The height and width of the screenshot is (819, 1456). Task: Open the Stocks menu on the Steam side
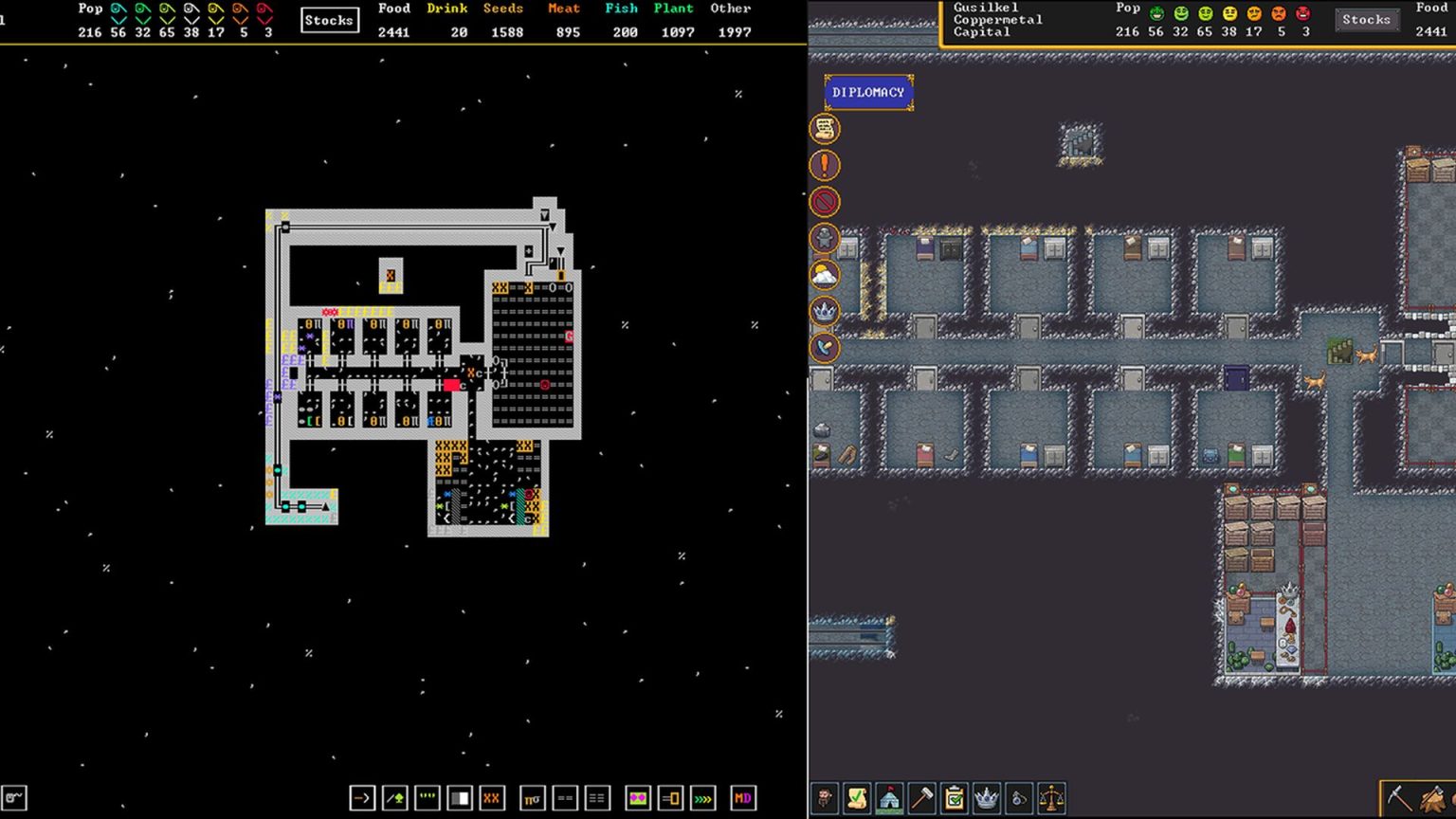pos(1367,19)
